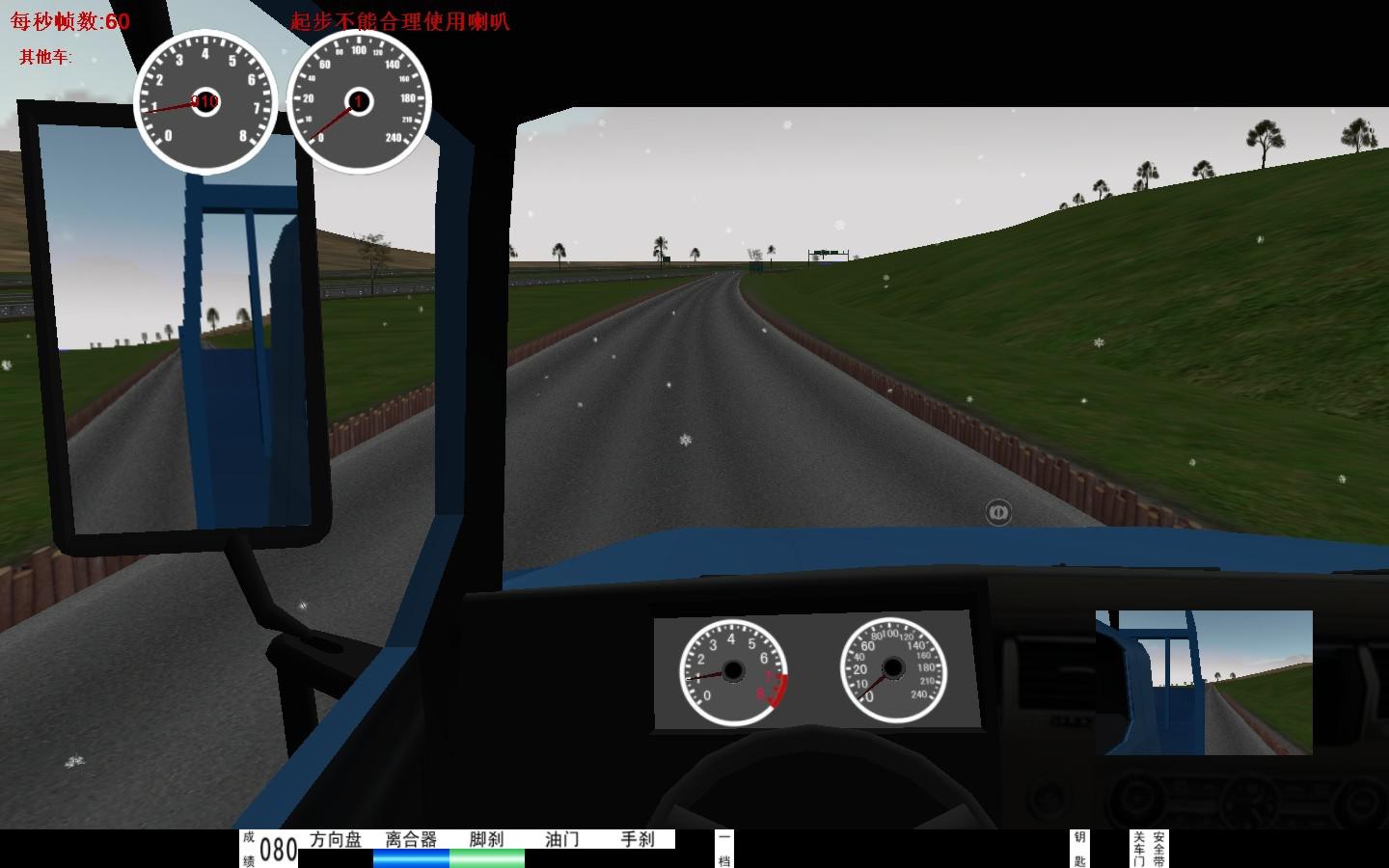The width and height of the screenshot is (1389, 868).
Task: Toggle the 手刹 handbrake indicator
Action: pos(637,840)
